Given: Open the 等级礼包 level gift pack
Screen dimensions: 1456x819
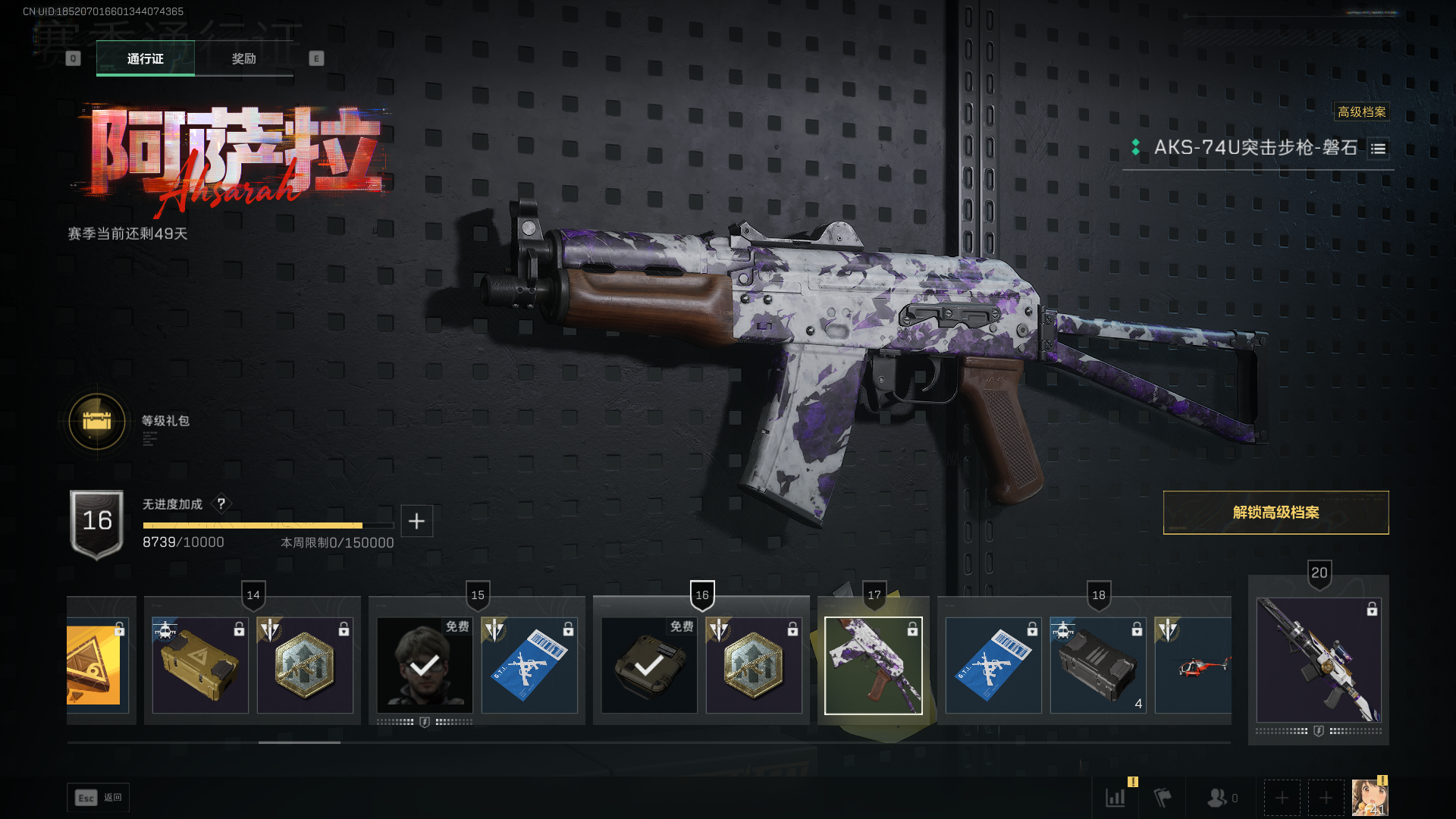Looking at the screenshot, I should (x=97, y=421).
